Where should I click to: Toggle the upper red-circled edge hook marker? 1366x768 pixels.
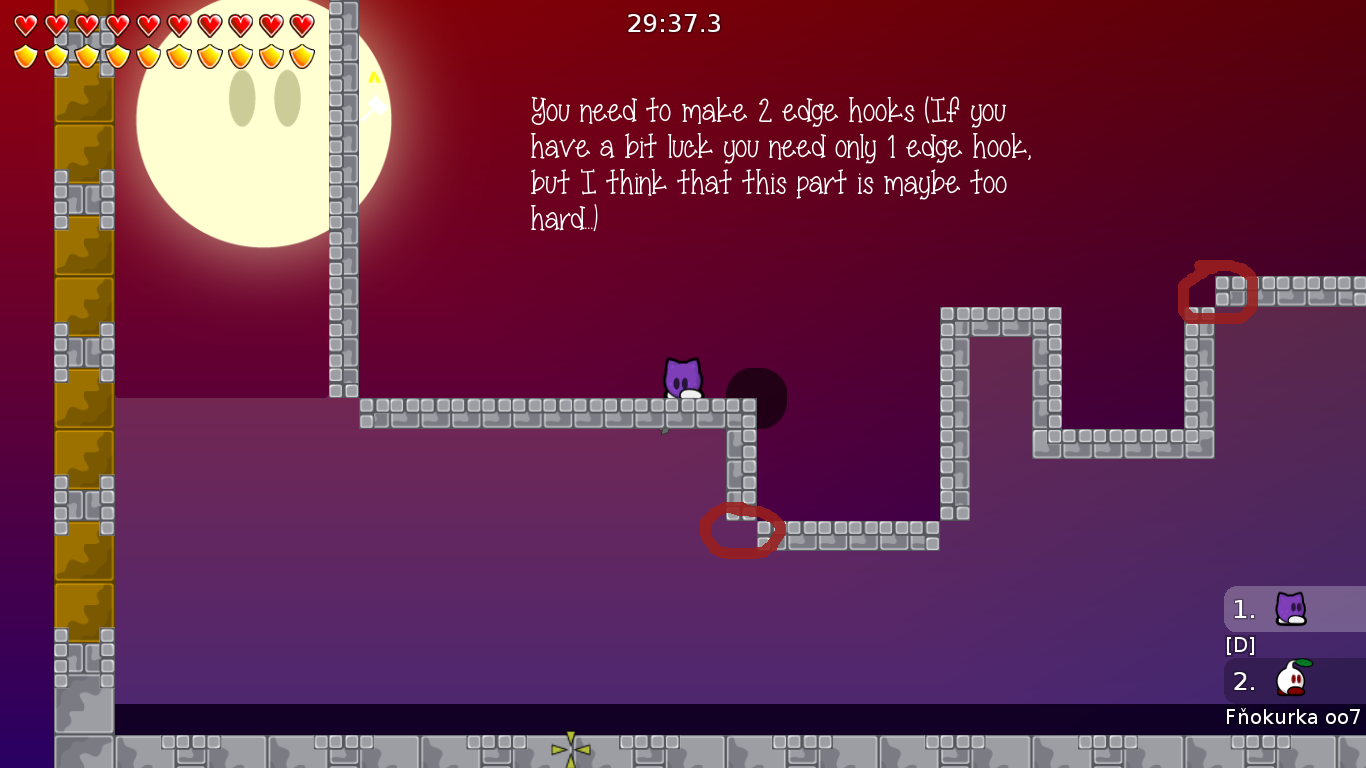click(1216, 291)
